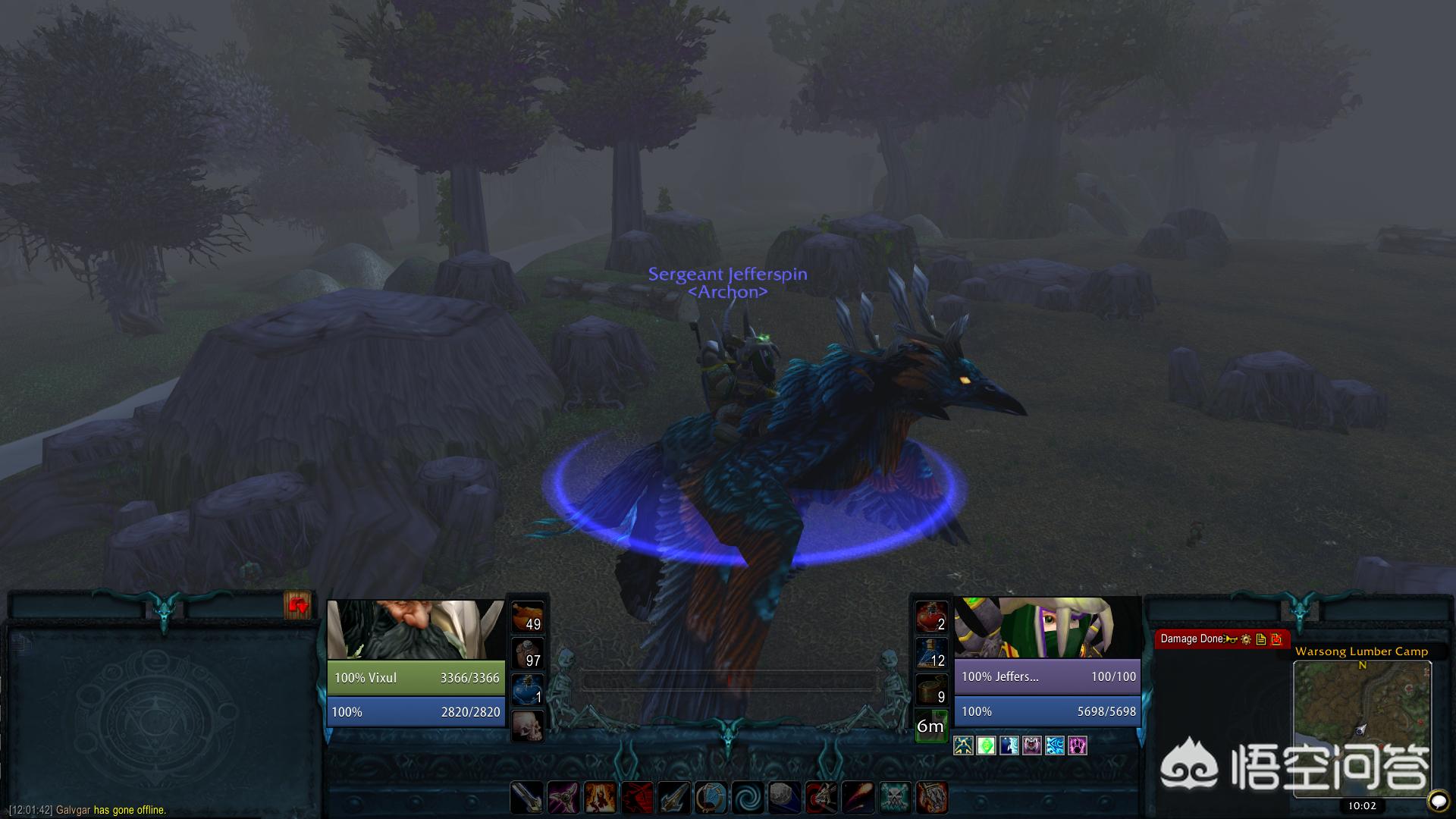1456x819 pixels.
Task: Use the roasted food item with 49 stacks
Action: tap(527, 617)
